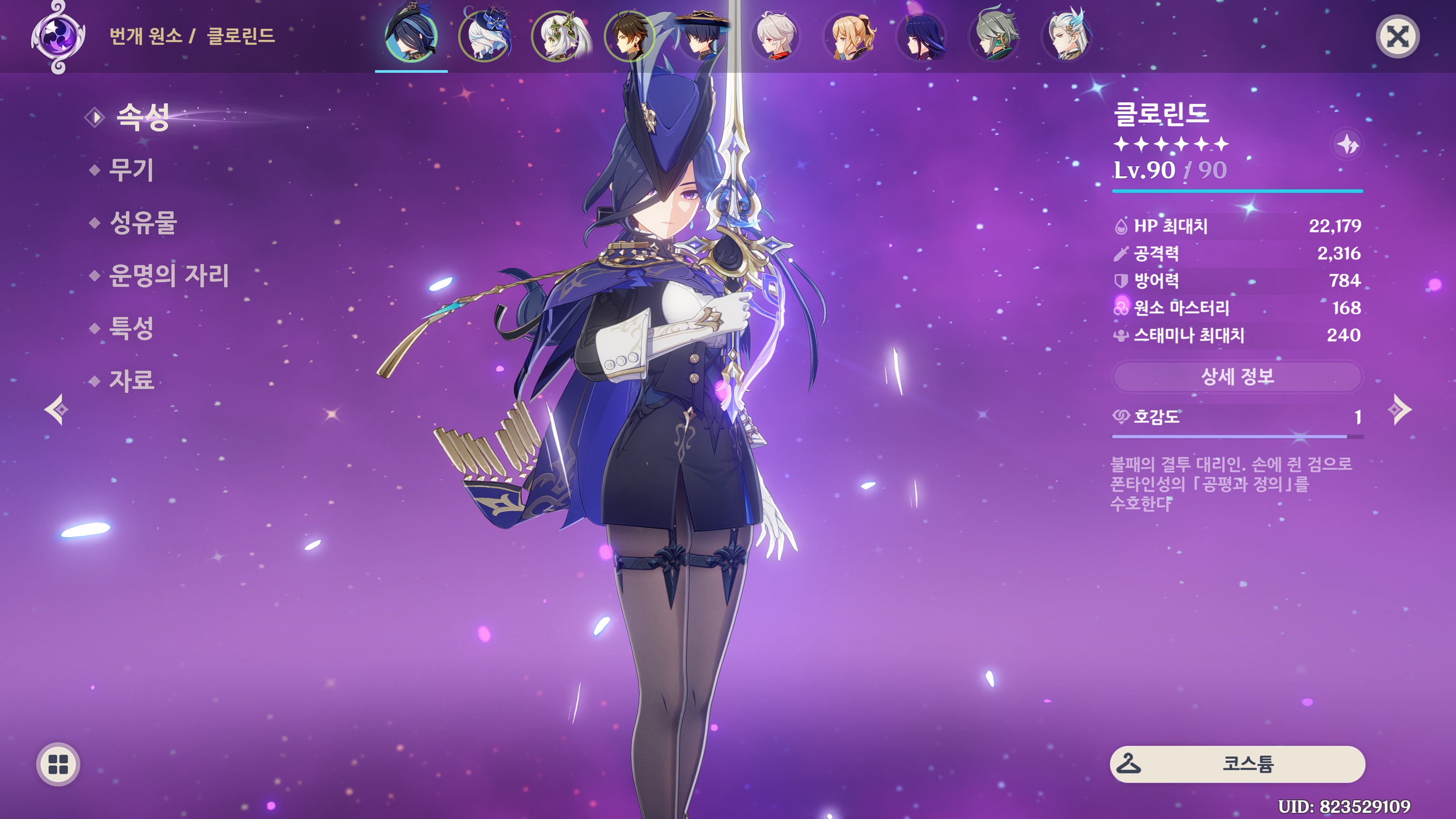Switch to the previous character arrow

[56, 409]
